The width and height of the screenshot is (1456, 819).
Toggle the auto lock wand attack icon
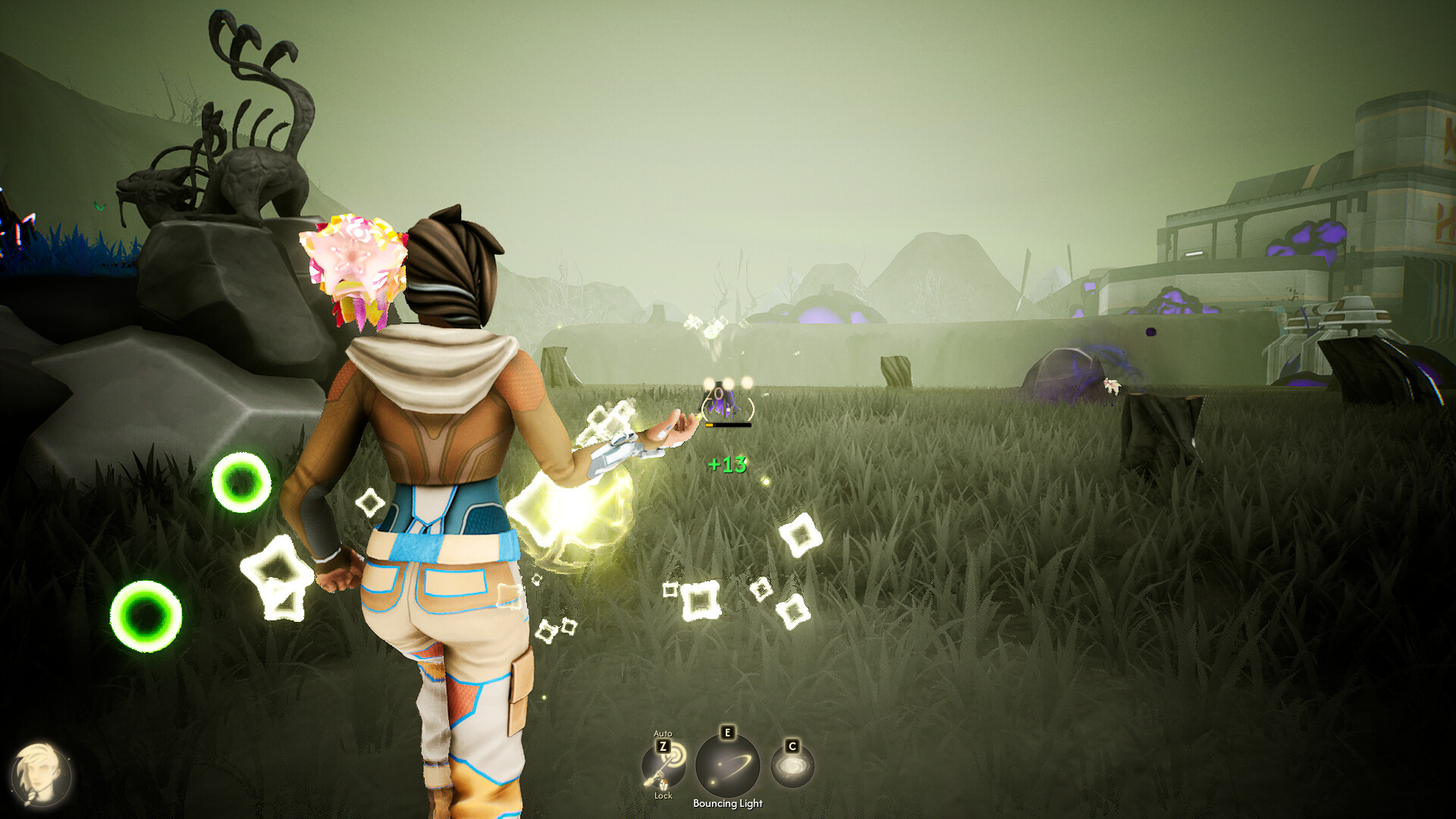pos(664,766)
